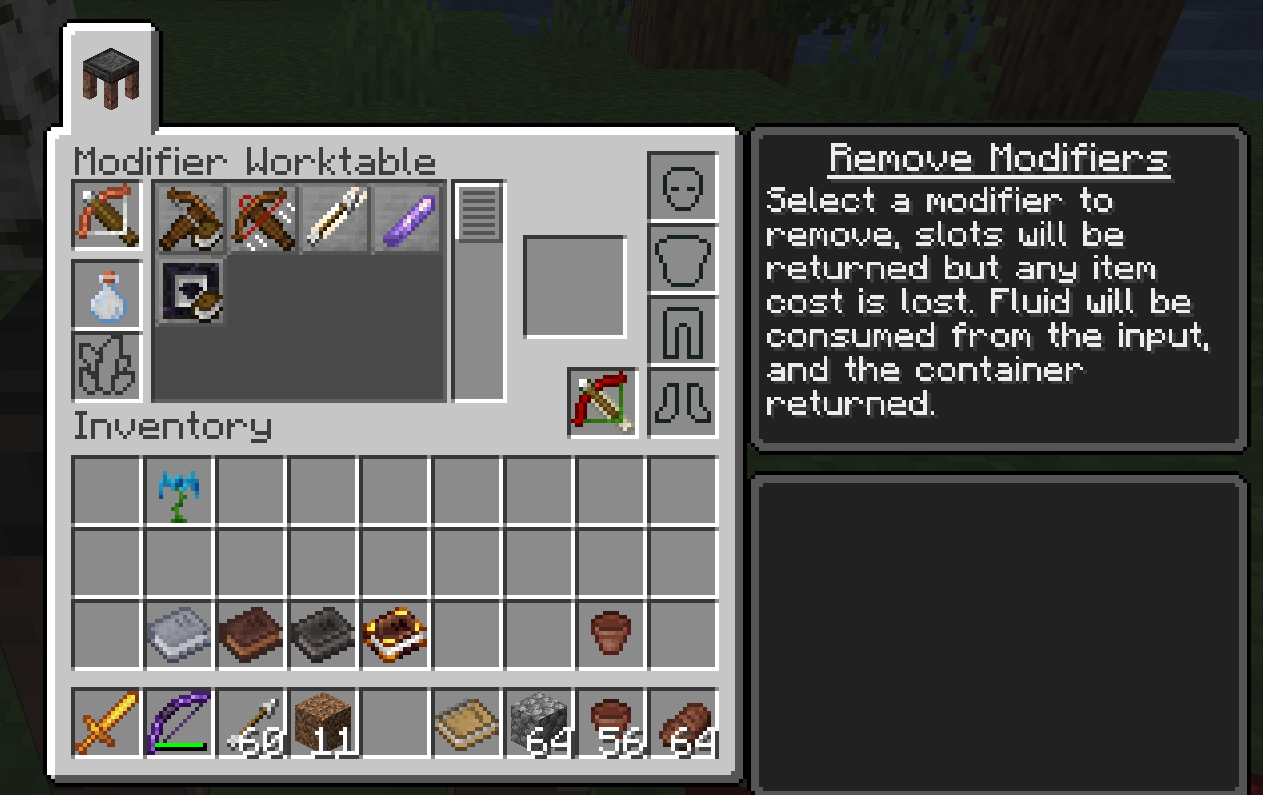Select the dark obsidian-framed modifier
The image size is (1263, 795).
(x=191, y=291)
